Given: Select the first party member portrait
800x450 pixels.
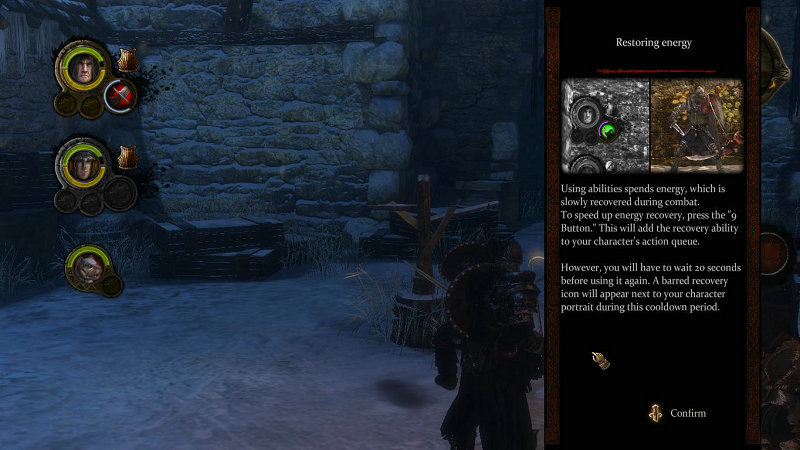Looking at the screenshot, I should tap(86, 69).
